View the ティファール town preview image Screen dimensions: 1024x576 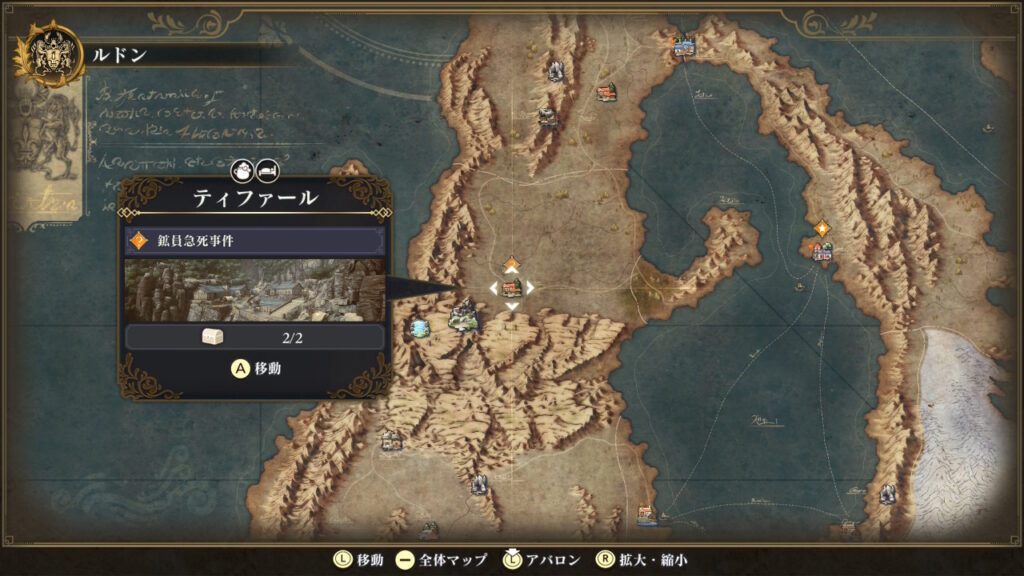pyautogui.click(x=254, y=291)
